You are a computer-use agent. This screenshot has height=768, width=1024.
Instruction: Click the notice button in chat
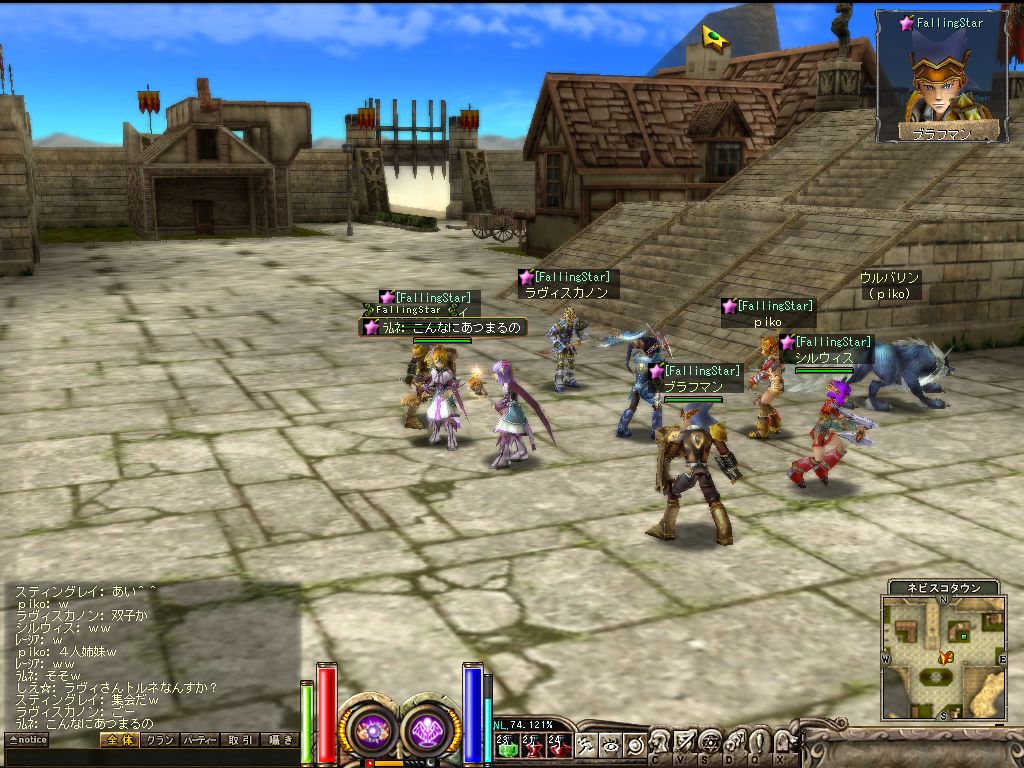[x=27, y=740]
